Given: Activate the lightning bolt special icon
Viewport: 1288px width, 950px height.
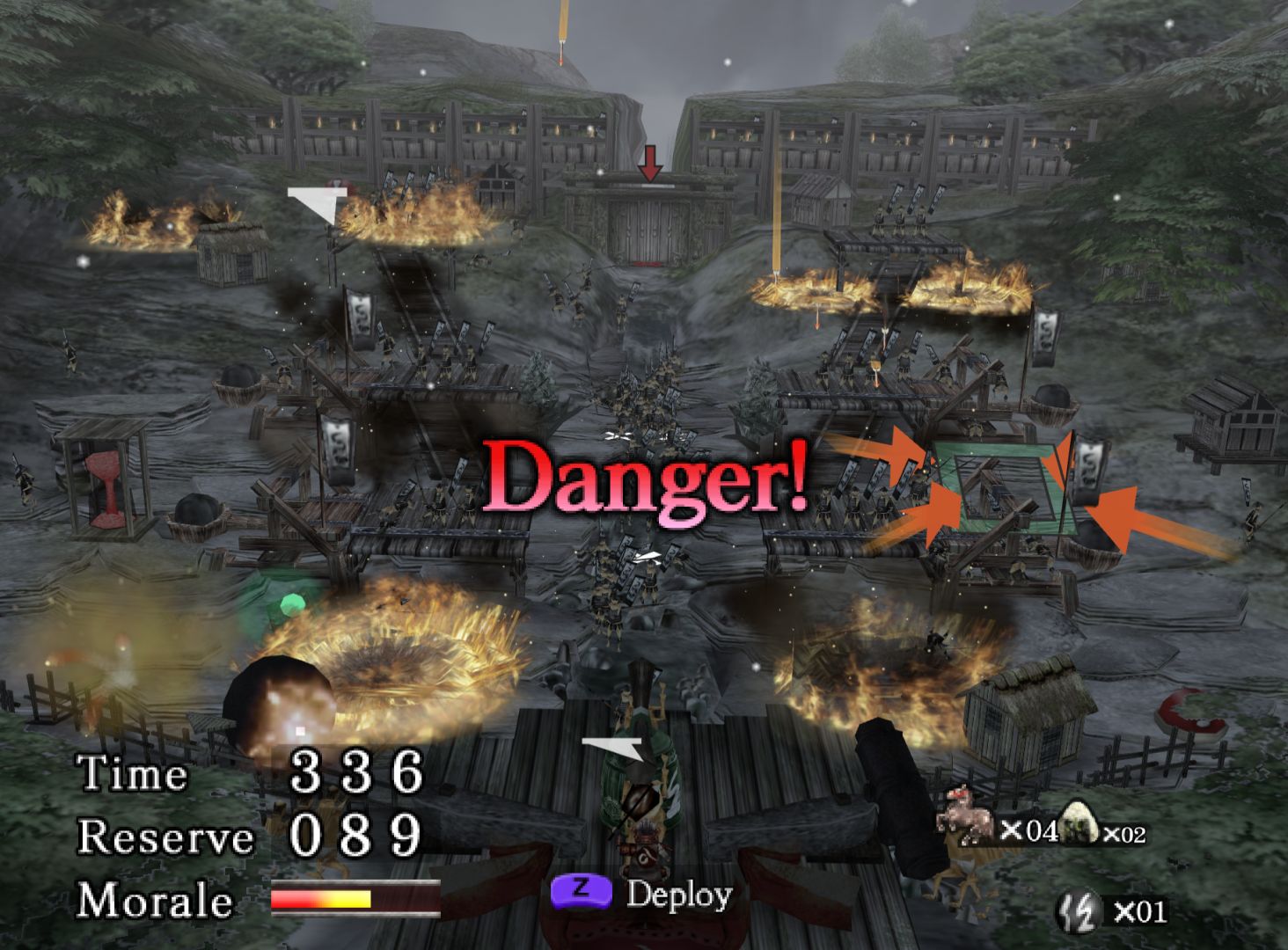Looking at the screenshot, I should [x=1079, y=910].
